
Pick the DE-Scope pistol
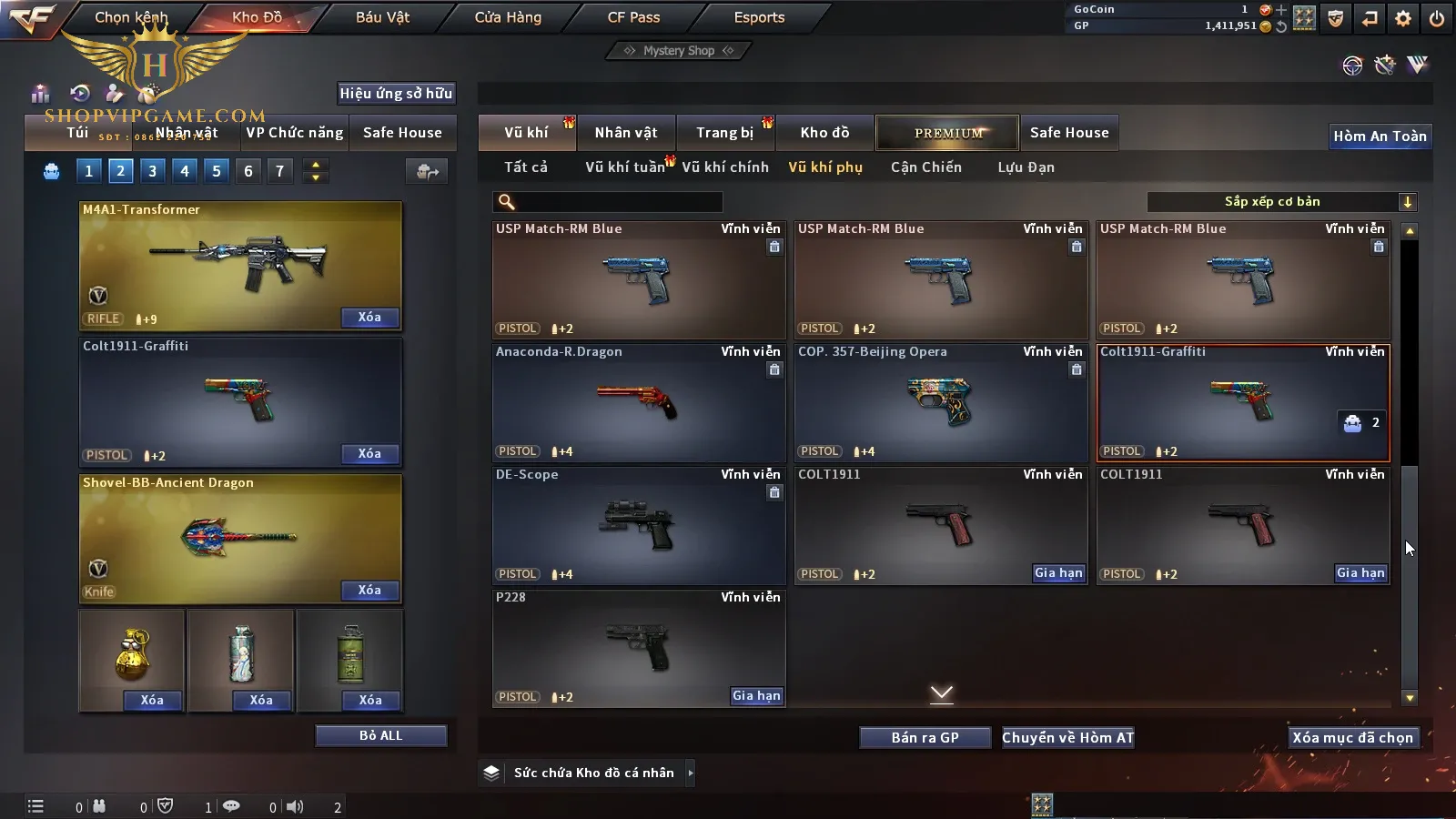[638, 525]
